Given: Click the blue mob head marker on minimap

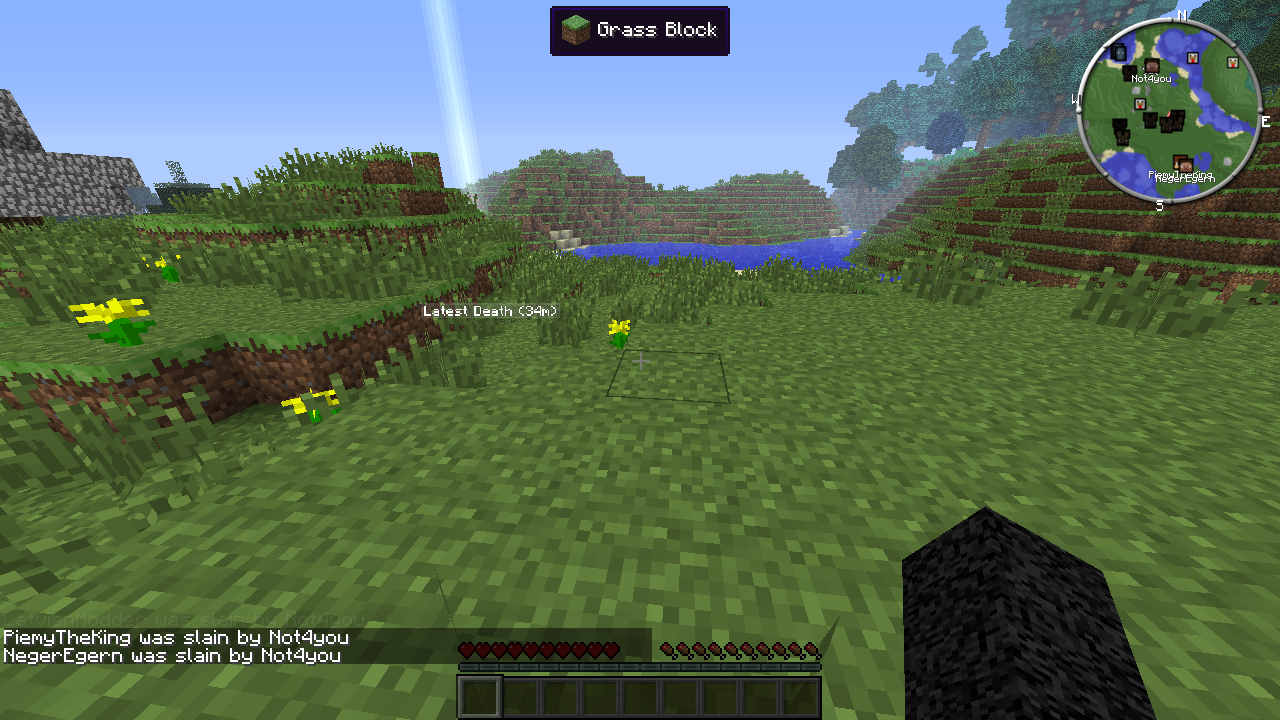Looking at the screenshot, I should [x=1118, y=52].
